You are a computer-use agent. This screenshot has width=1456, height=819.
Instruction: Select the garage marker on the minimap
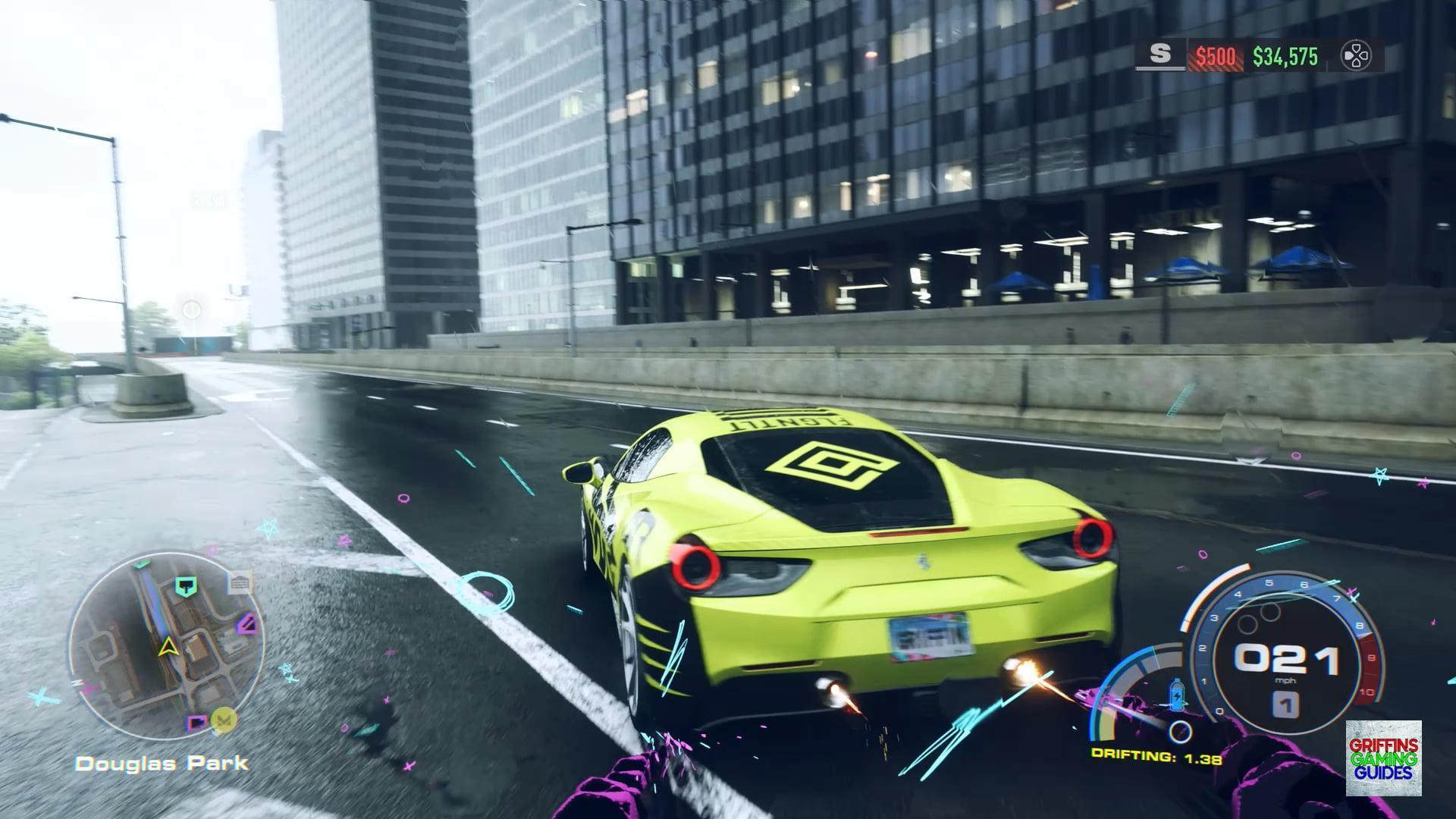[240, 583]
